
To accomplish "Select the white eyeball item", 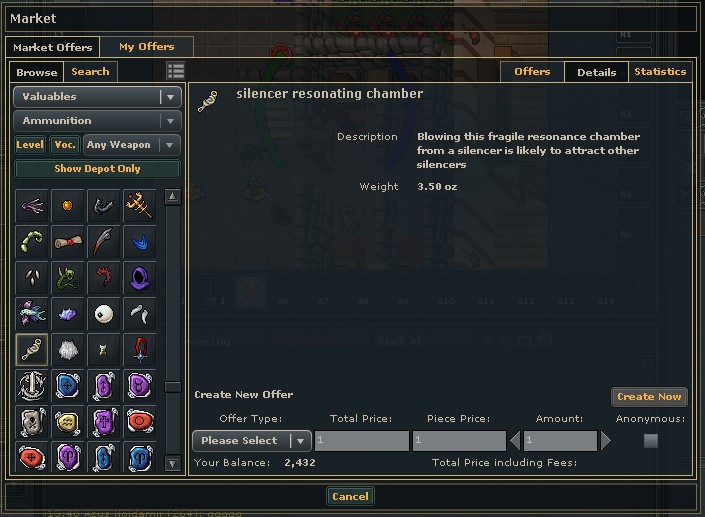I will (104, 314).
